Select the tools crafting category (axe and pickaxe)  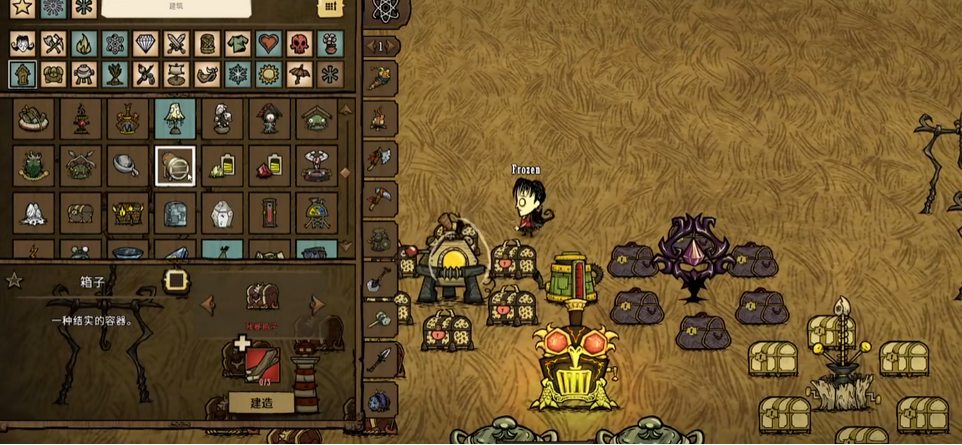tap(53, 44)
